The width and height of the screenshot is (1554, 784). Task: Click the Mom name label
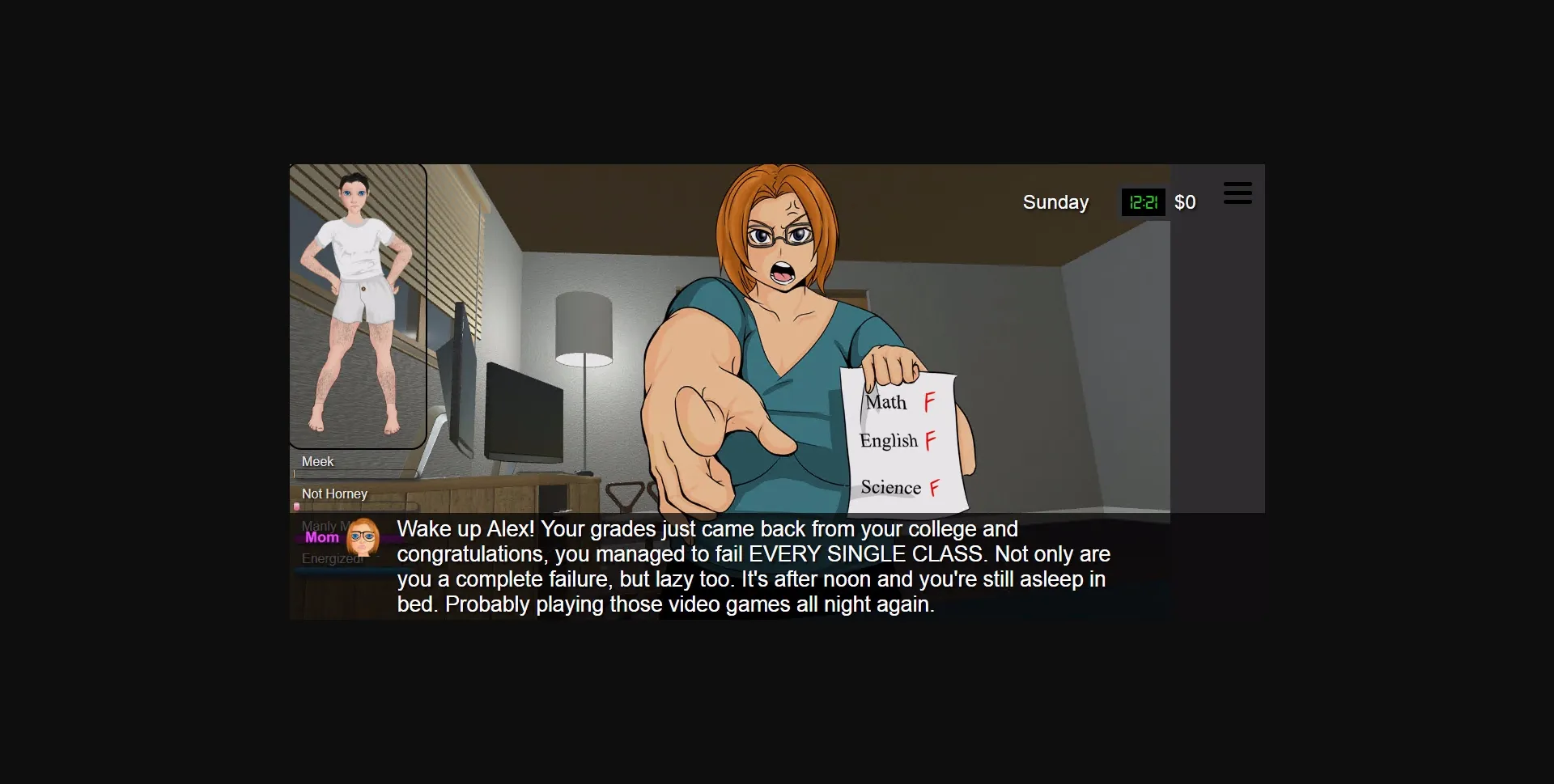[322, 536]
